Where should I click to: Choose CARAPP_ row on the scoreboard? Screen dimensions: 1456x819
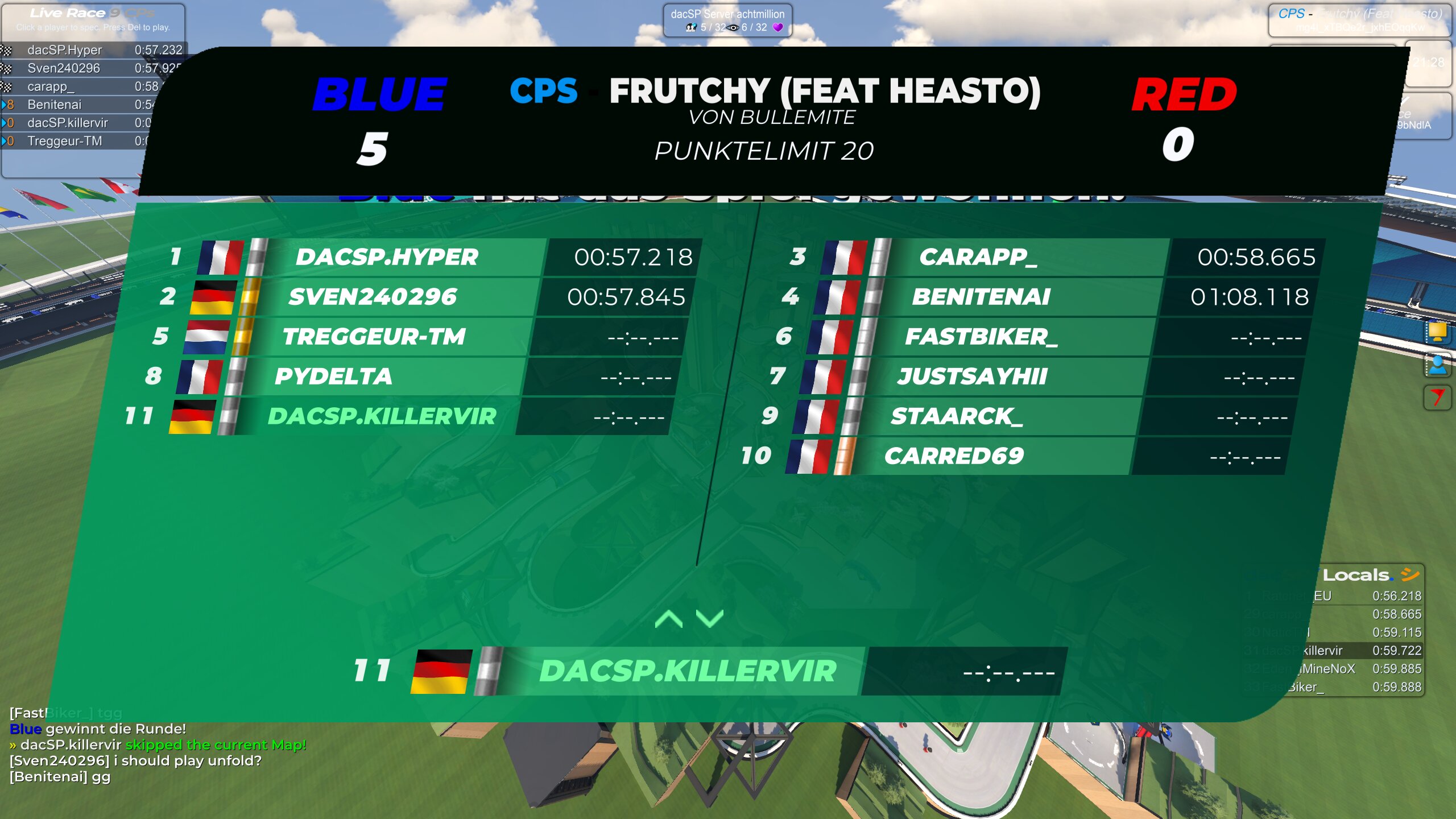click(978, 257)
